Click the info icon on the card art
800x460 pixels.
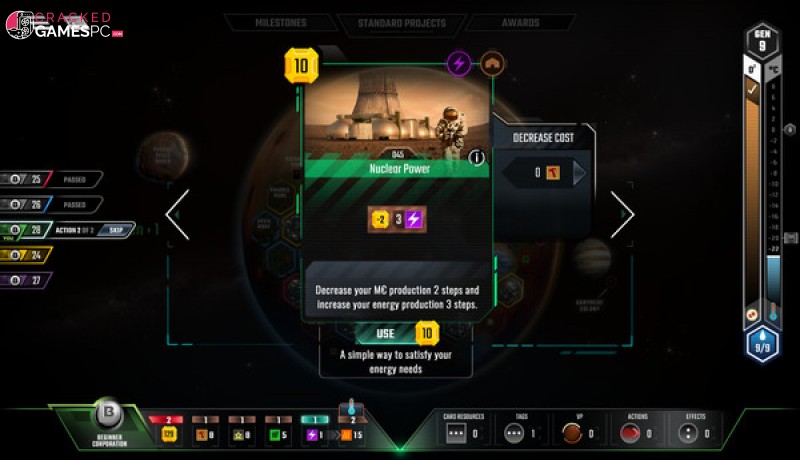[477, 156]
